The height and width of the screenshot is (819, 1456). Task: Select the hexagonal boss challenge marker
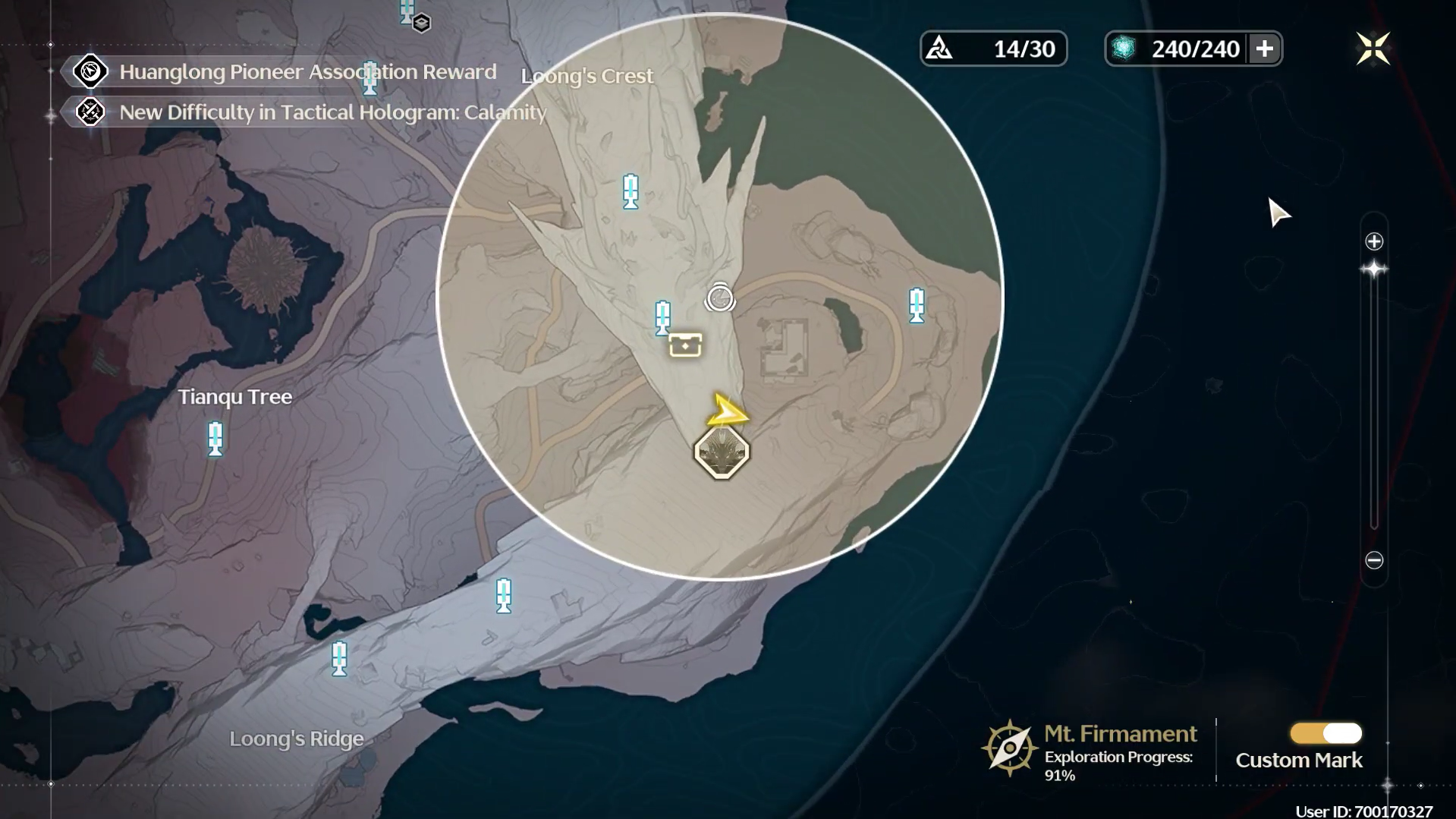coord(722,452)
